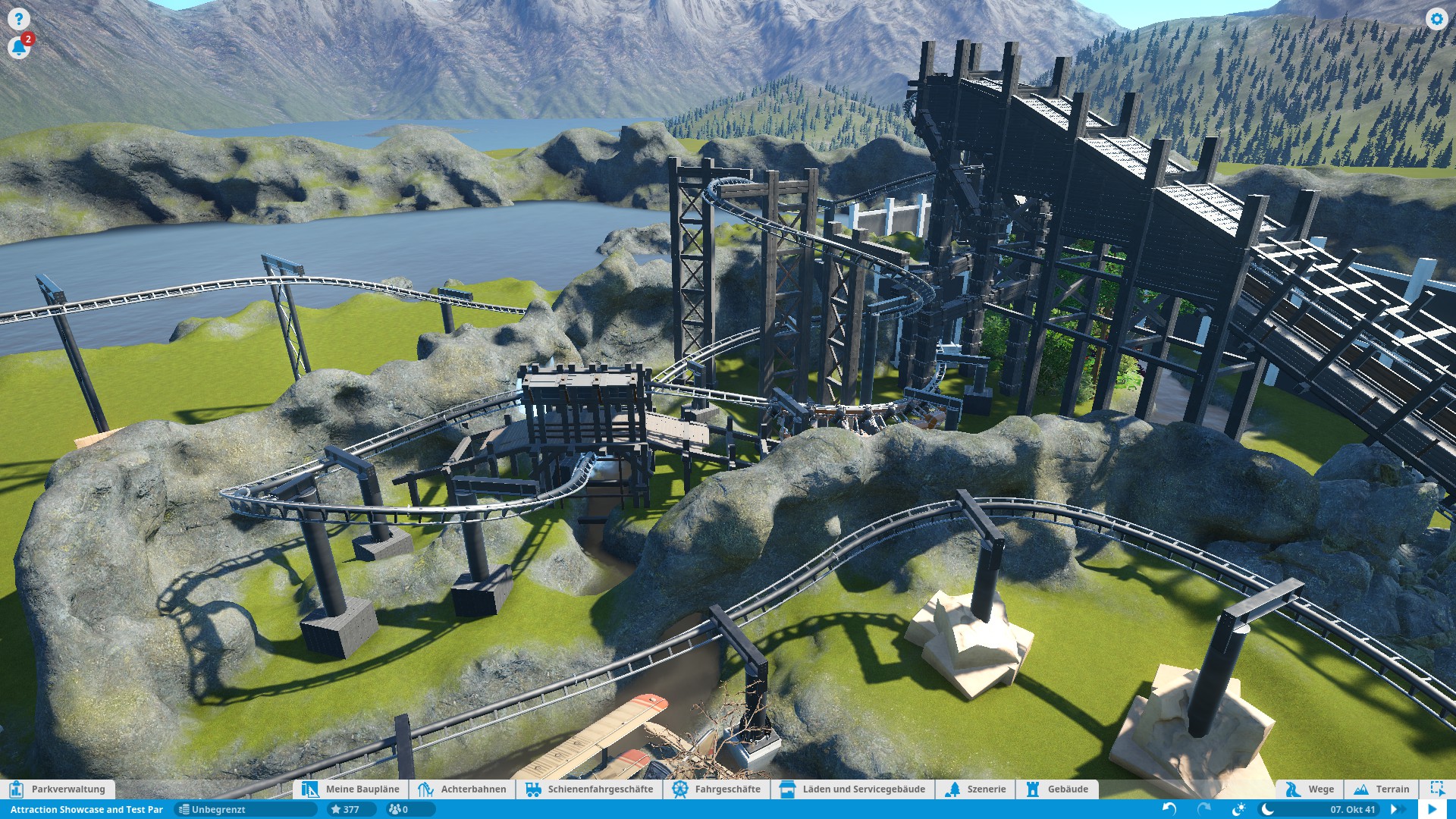
Task: Open the help question mark menu
Action: click(18, 19)
